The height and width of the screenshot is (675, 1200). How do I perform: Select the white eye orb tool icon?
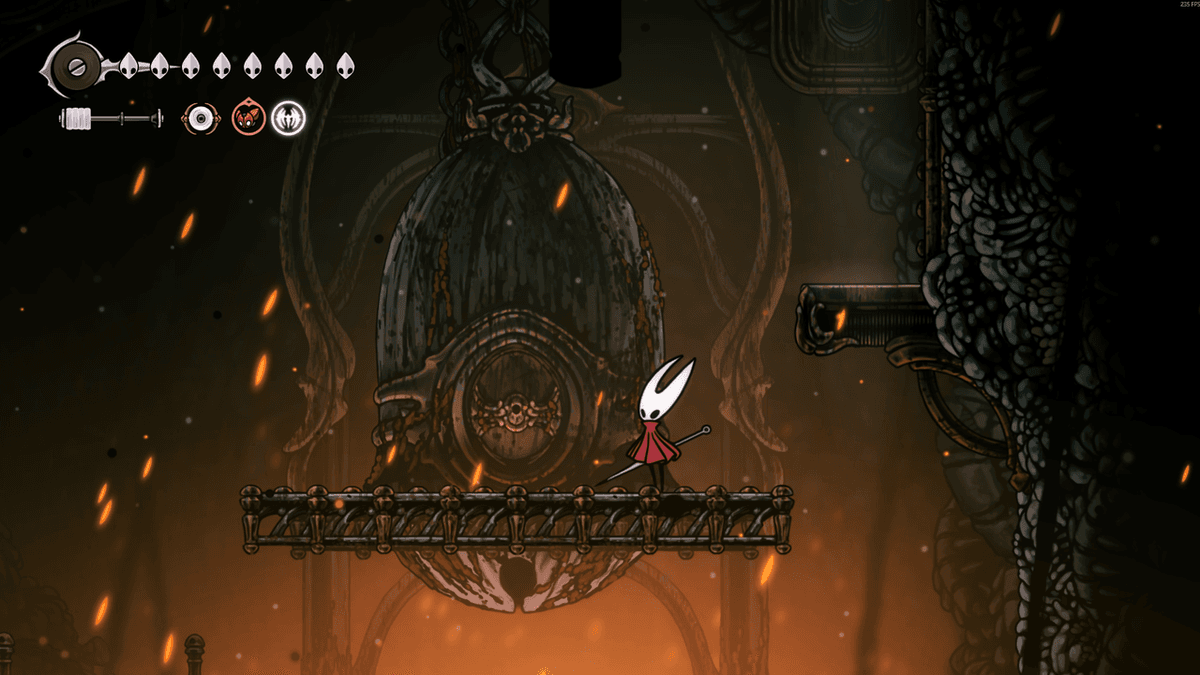[202, 119]
